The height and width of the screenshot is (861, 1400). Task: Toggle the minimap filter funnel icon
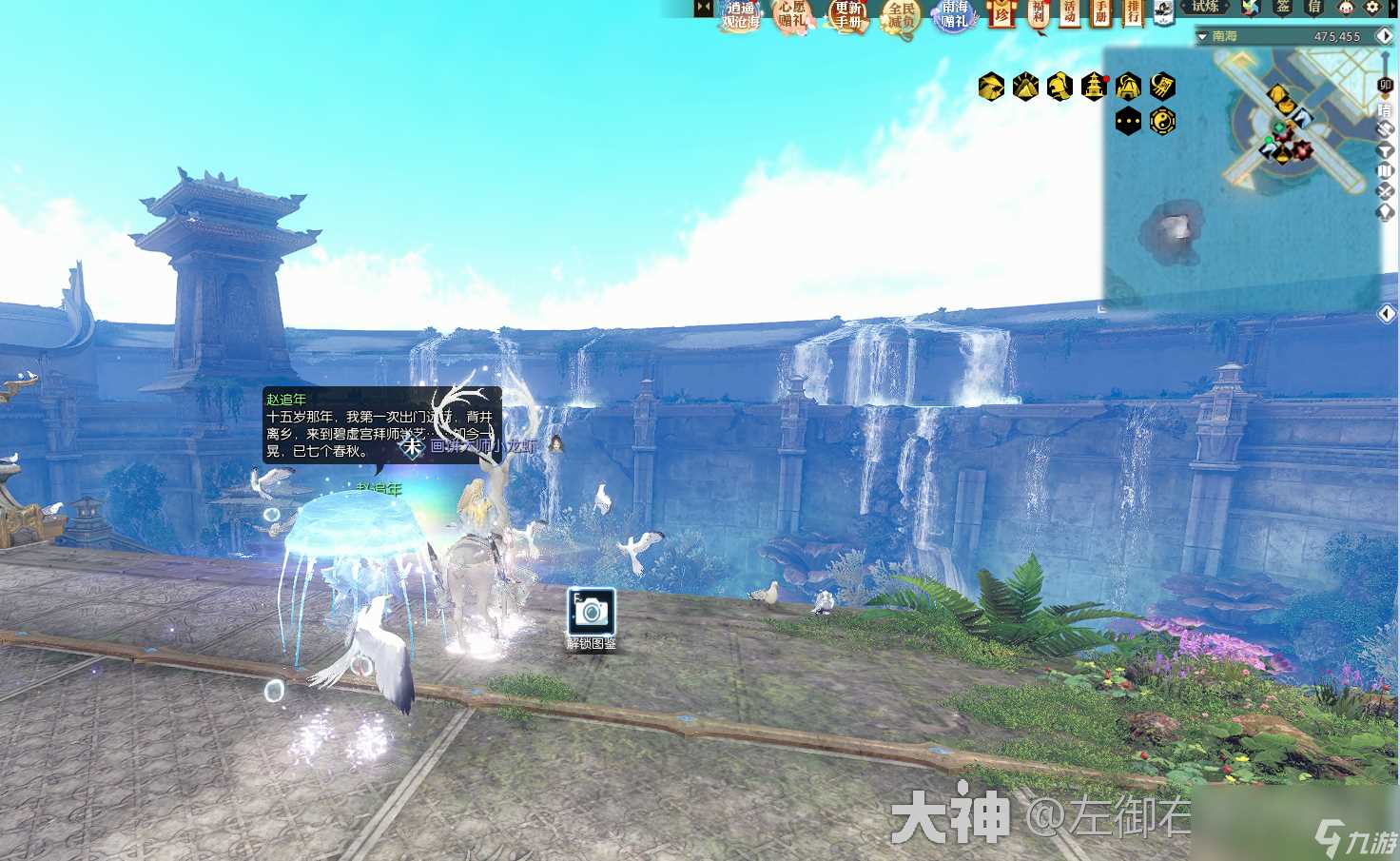coord(1385,149)
